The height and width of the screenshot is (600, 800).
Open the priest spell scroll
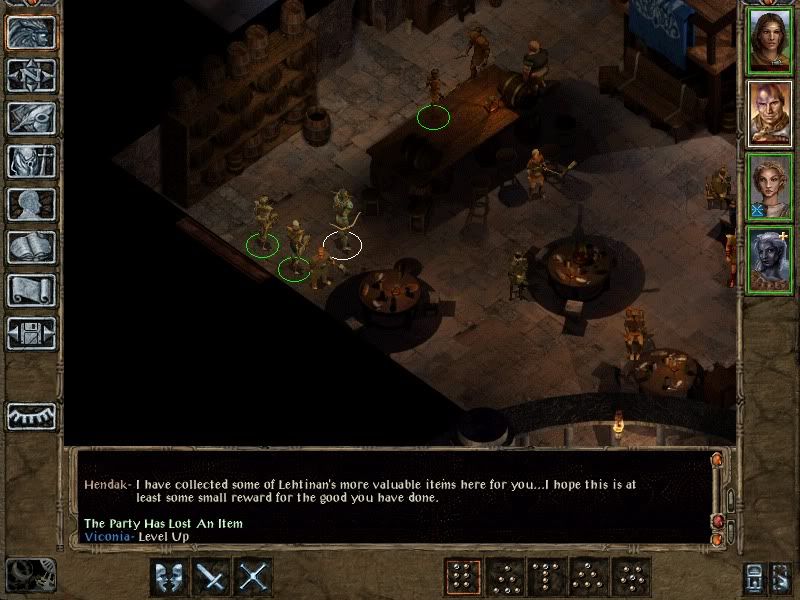click(31, 290)
